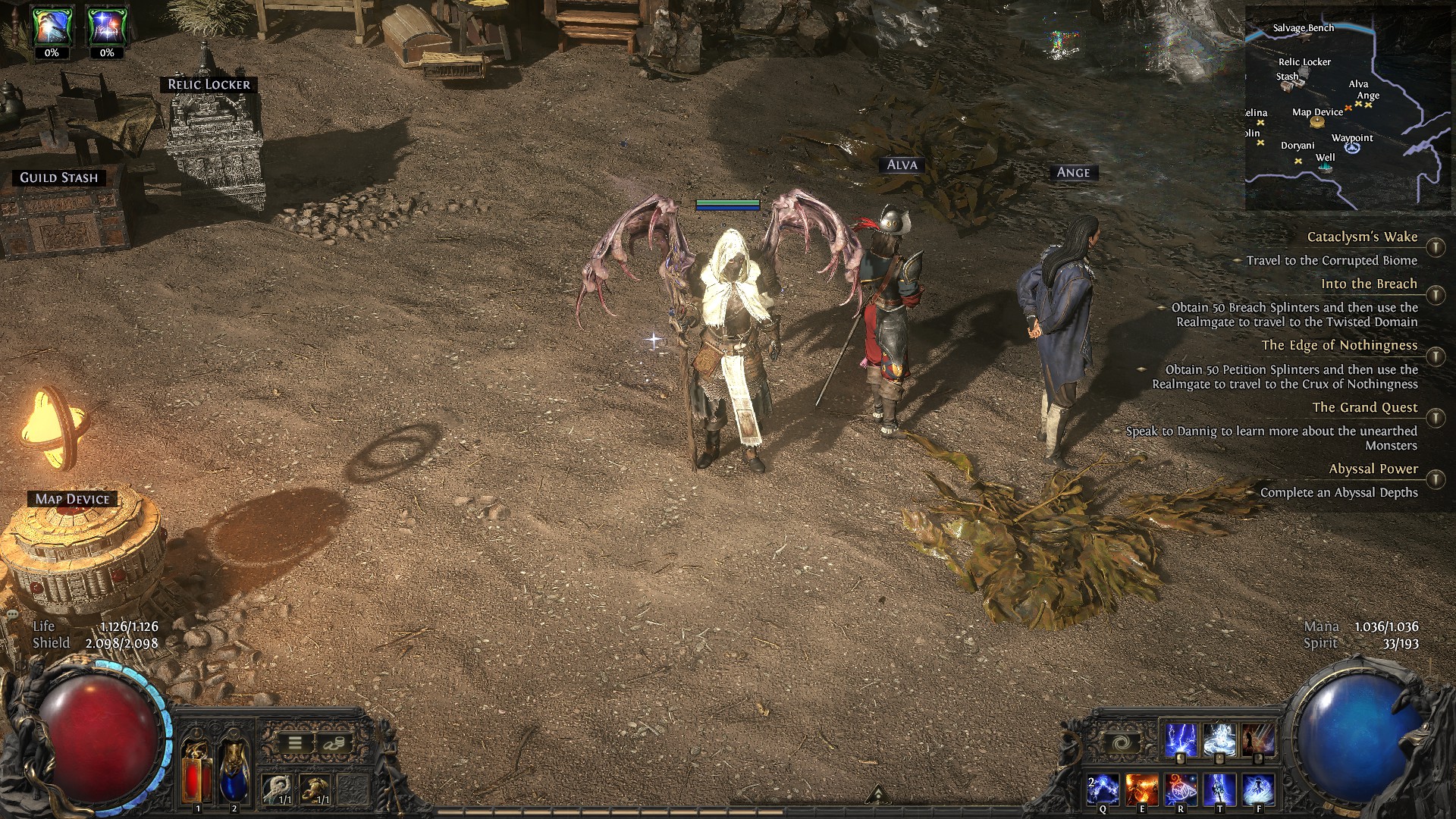
Task: Activate the glowing sigil skill bound to R
Action: click(1181, 789)
